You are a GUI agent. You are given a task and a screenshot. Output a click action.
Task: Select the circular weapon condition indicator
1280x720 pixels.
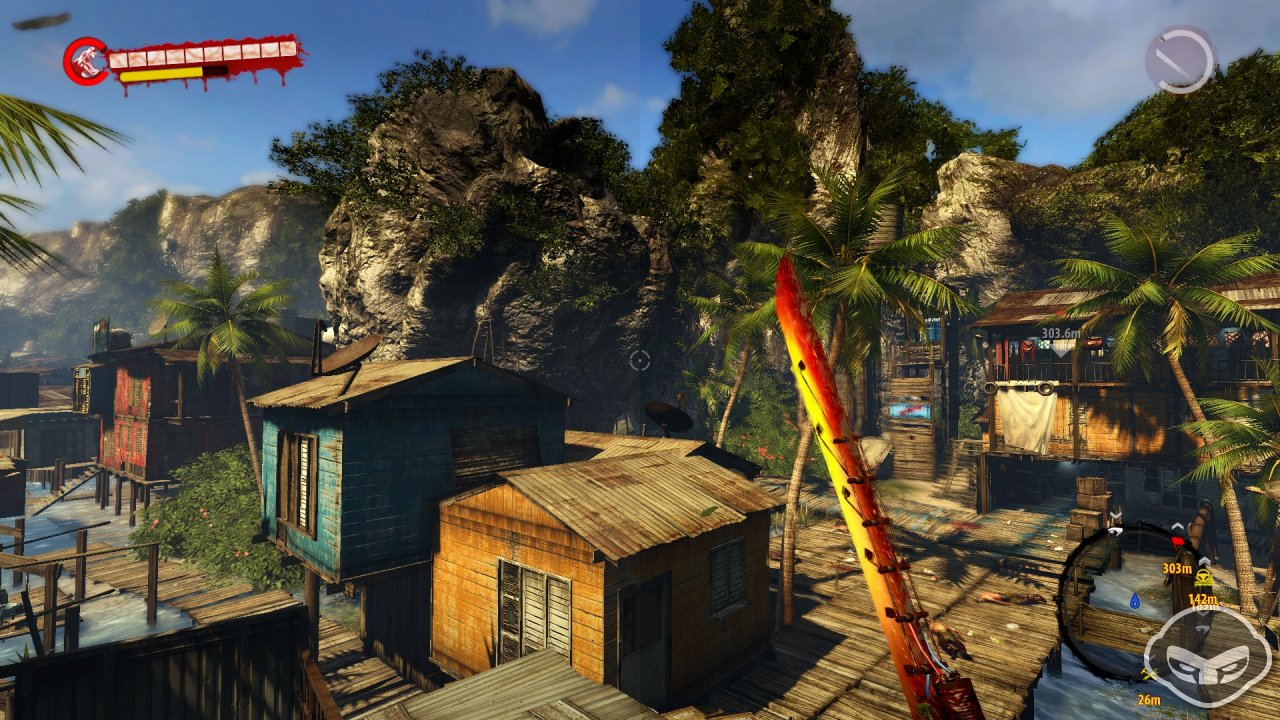click(1180, 59)
